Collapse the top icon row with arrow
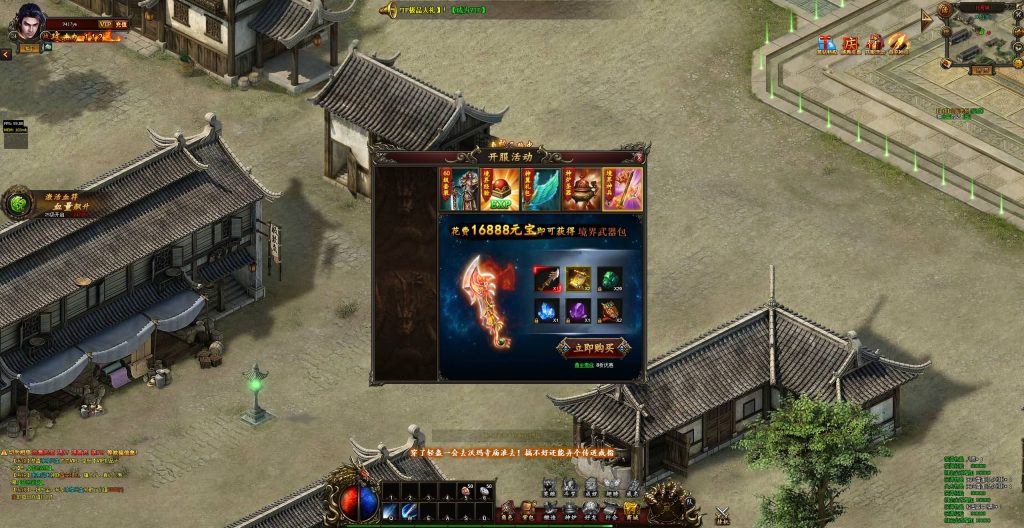The width and height of the screenshot is (1024, 528). [926, 18]
